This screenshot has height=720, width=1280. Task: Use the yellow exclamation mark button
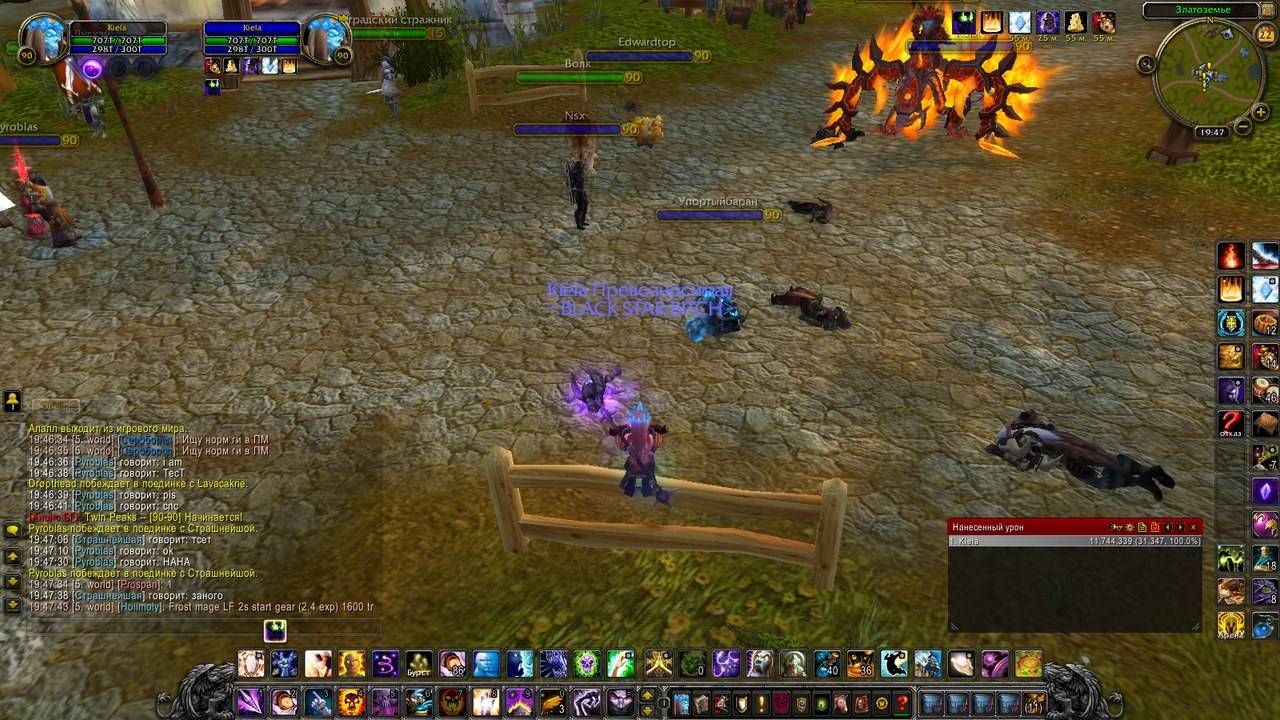(x=761, y=703)
